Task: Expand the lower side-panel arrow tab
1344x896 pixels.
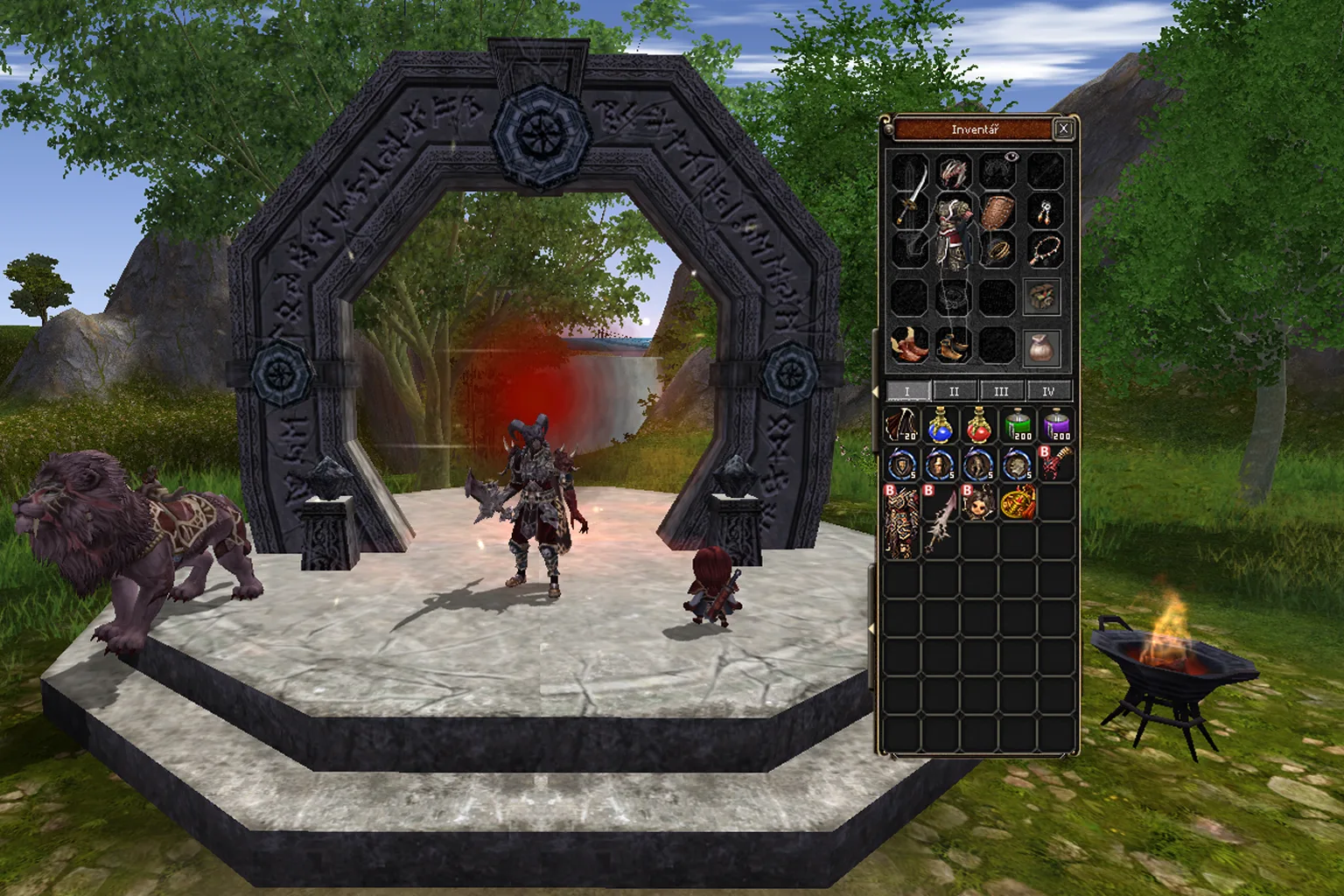Action: tap(873, 629)
